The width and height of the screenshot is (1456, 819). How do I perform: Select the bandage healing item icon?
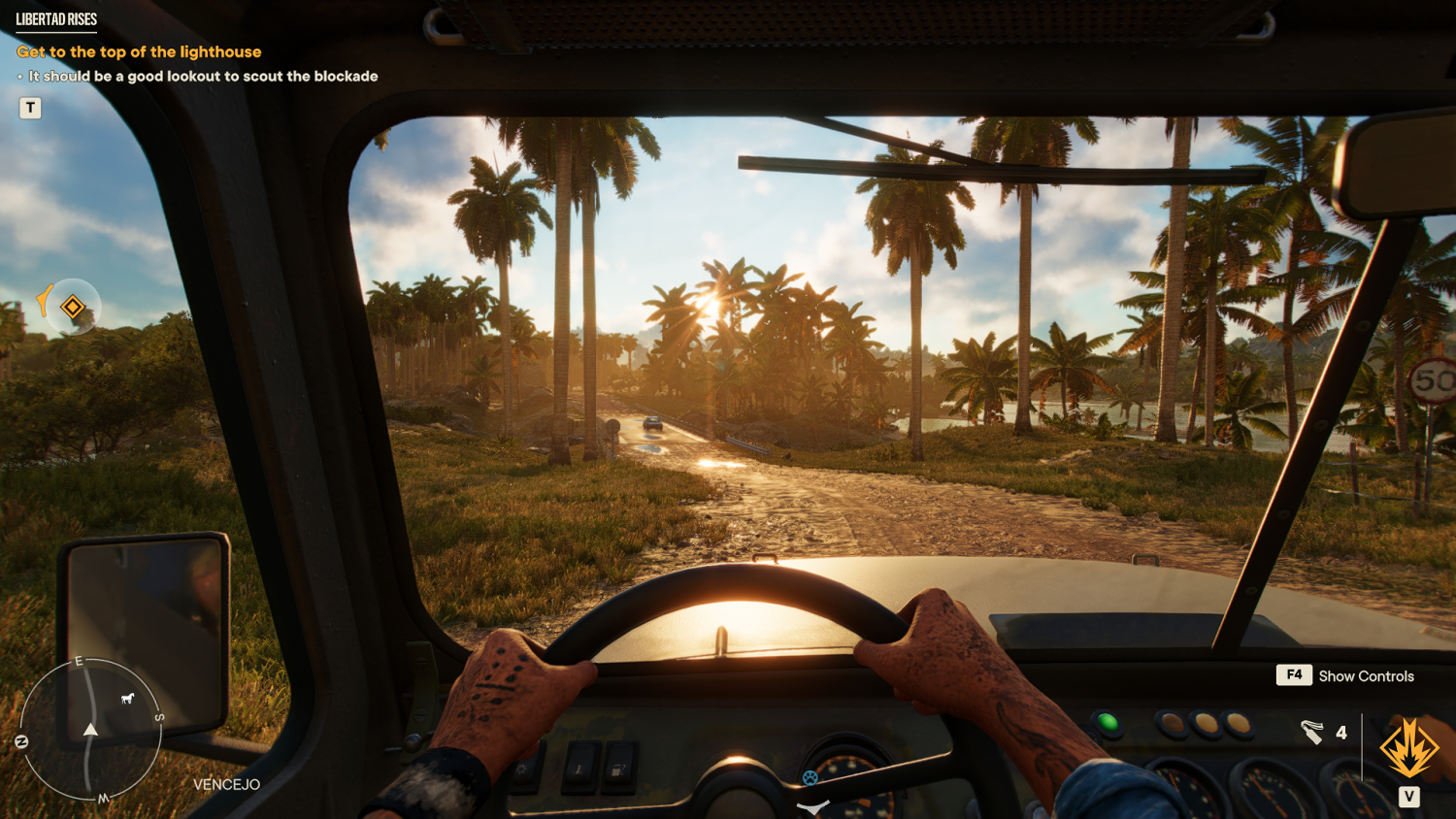point(1312,732)
